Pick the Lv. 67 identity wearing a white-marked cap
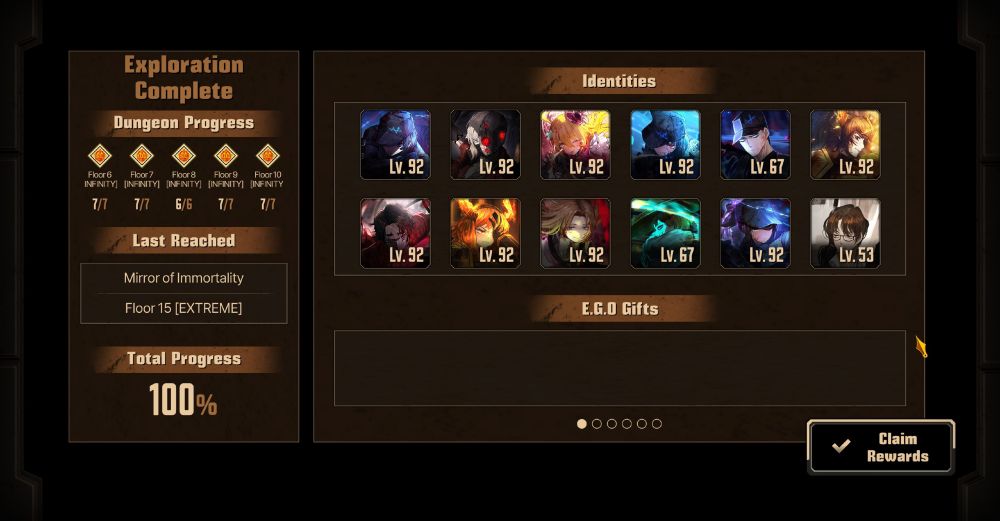The height and width of the screenshot is (521, 1000). [x=755, y=144]
